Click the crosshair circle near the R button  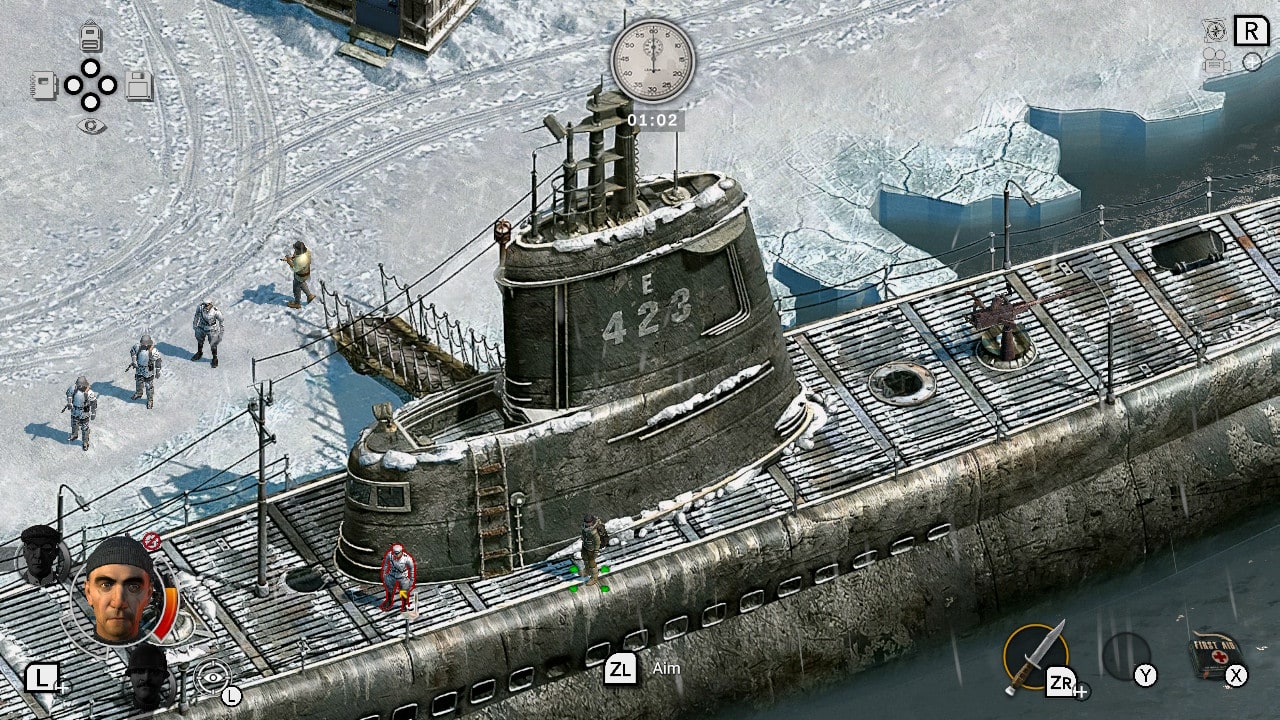[1252, 62]
